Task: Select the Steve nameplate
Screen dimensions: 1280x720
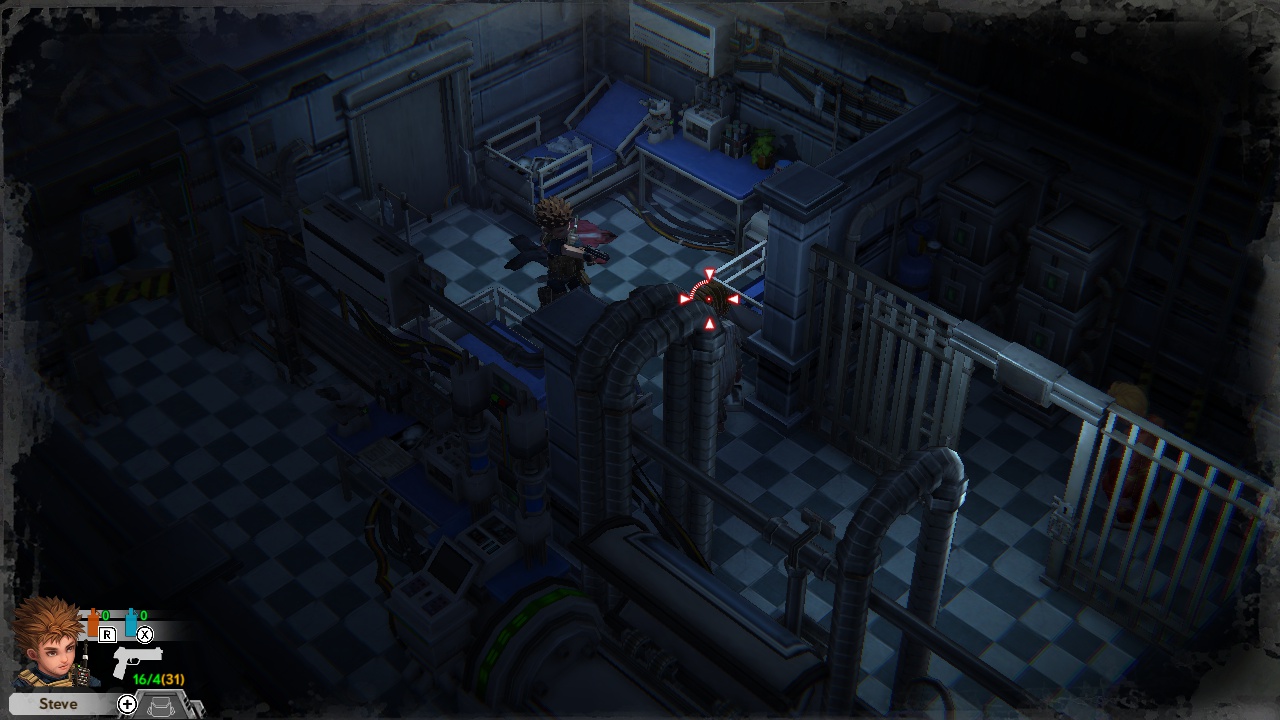Action: click(x=59, y=705)
